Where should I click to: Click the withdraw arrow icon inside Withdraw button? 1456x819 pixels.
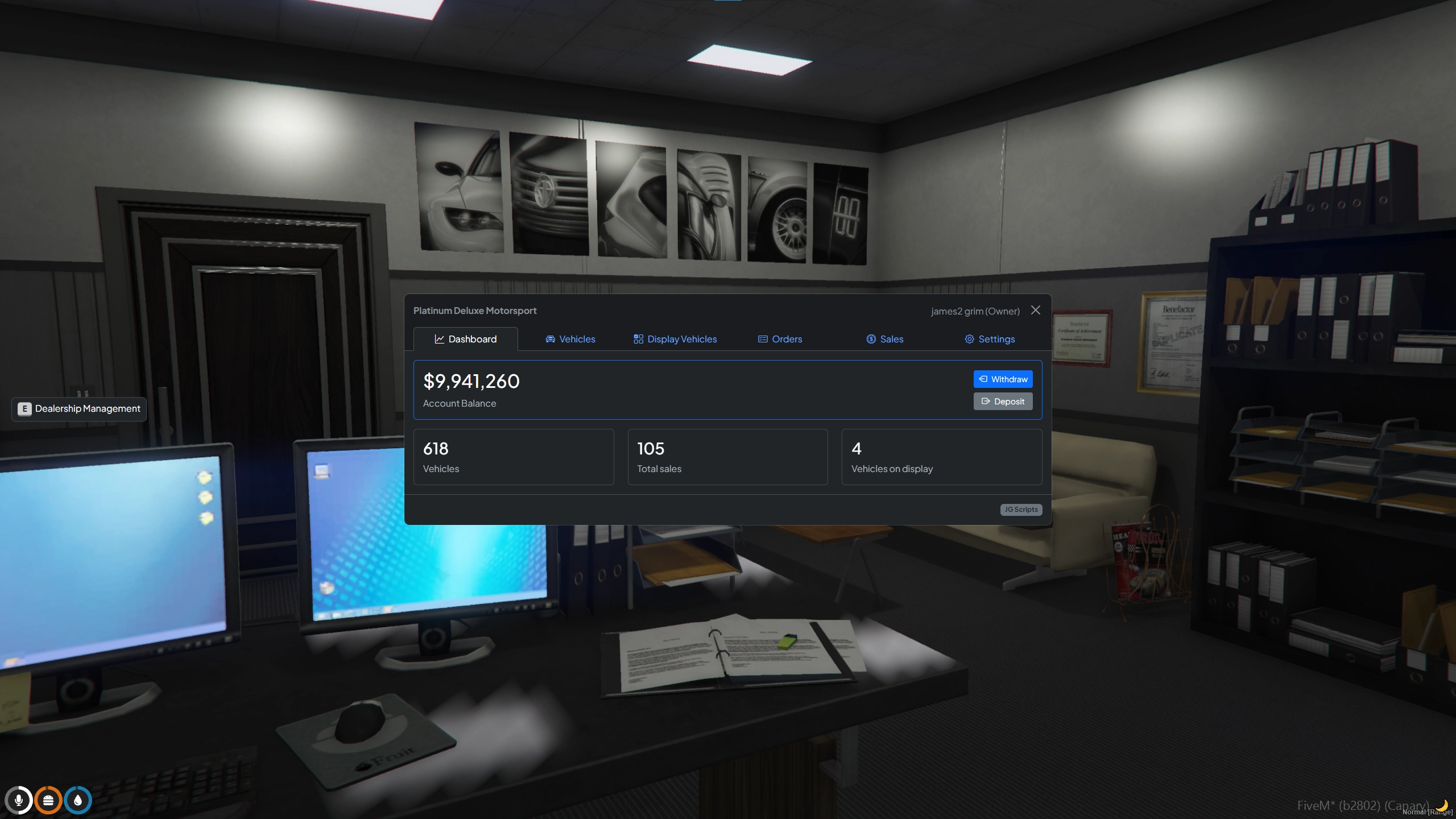(983, 379)
